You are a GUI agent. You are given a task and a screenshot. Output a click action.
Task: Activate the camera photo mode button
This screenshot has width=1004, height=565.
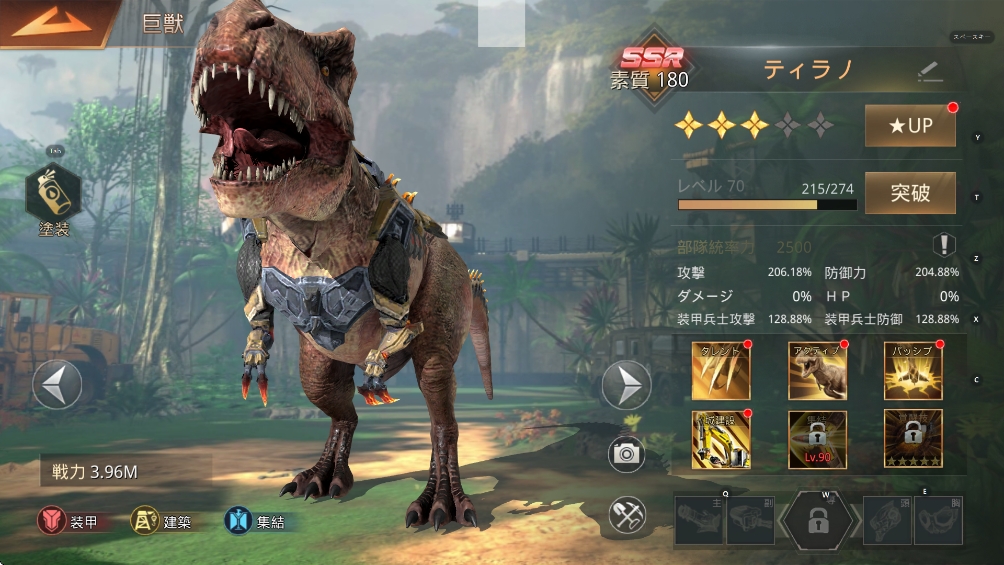[627, 454]
